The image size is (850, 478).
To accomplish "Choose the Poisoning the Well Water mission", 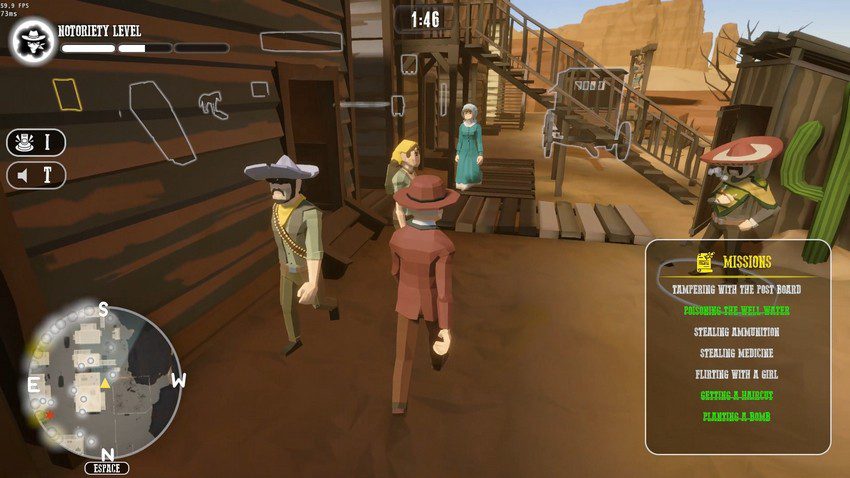I will (736, 311).
